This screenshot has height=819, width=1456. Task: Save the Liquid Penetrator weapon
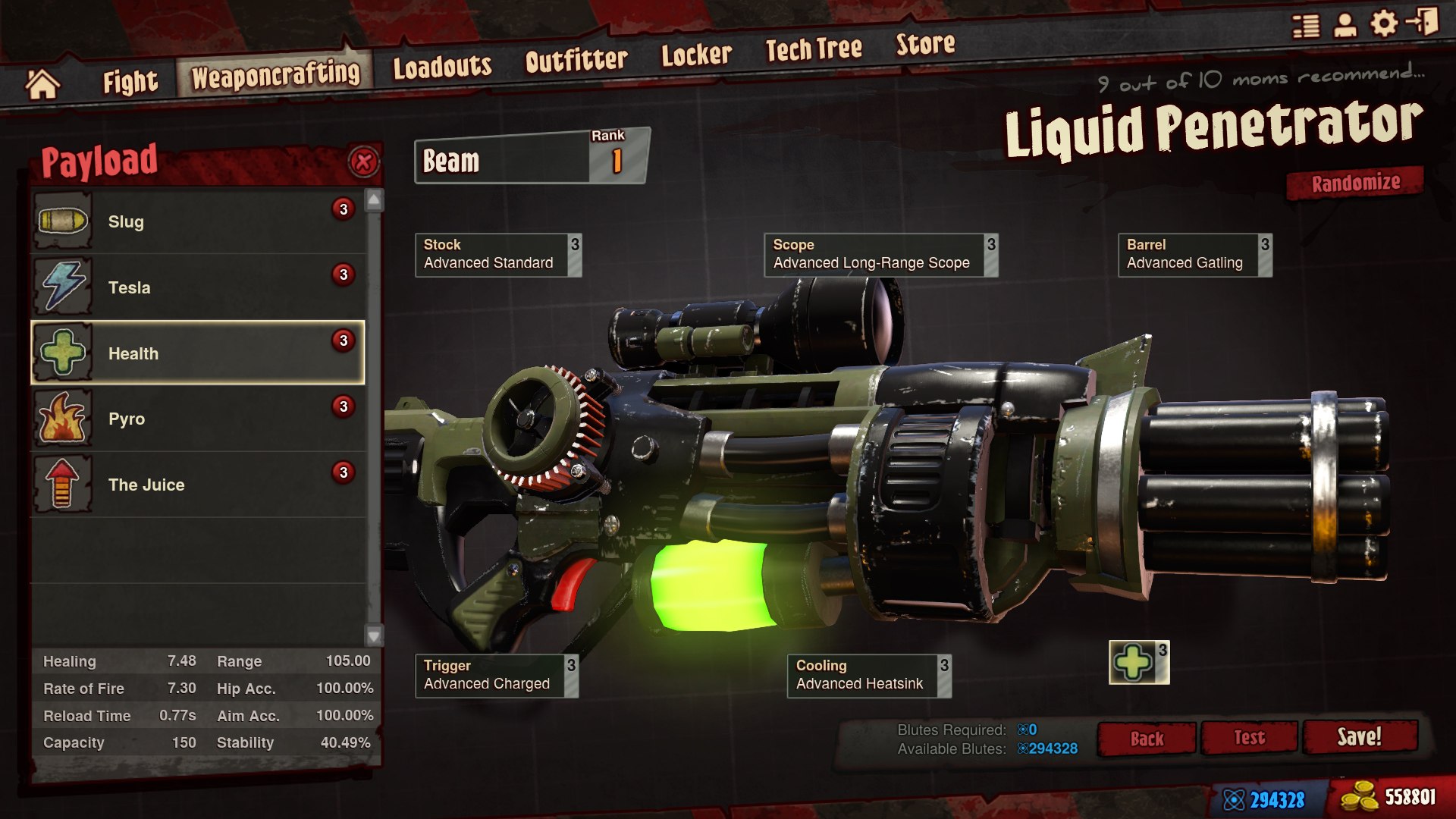(1361, 736)
